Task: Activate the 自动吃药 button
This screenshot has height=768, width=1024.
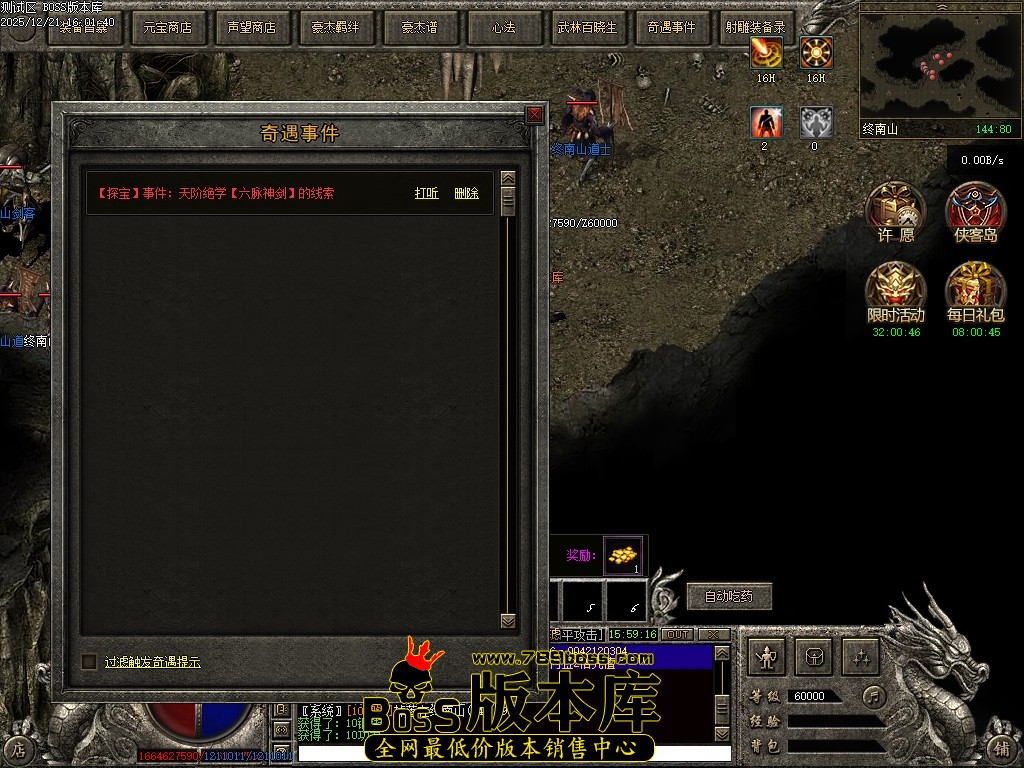Action: point(729,597)
